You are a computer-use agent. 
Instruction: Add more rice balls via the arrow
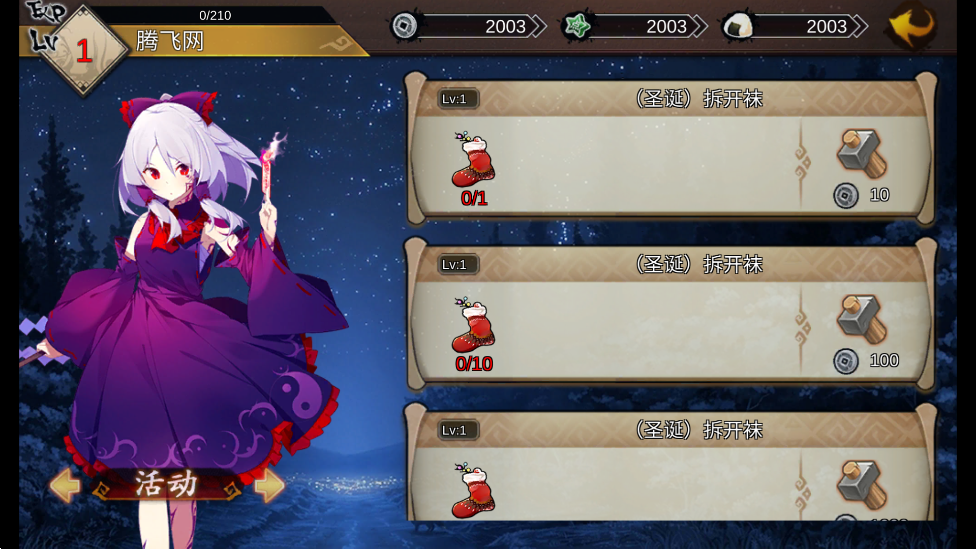coord(859,26)
